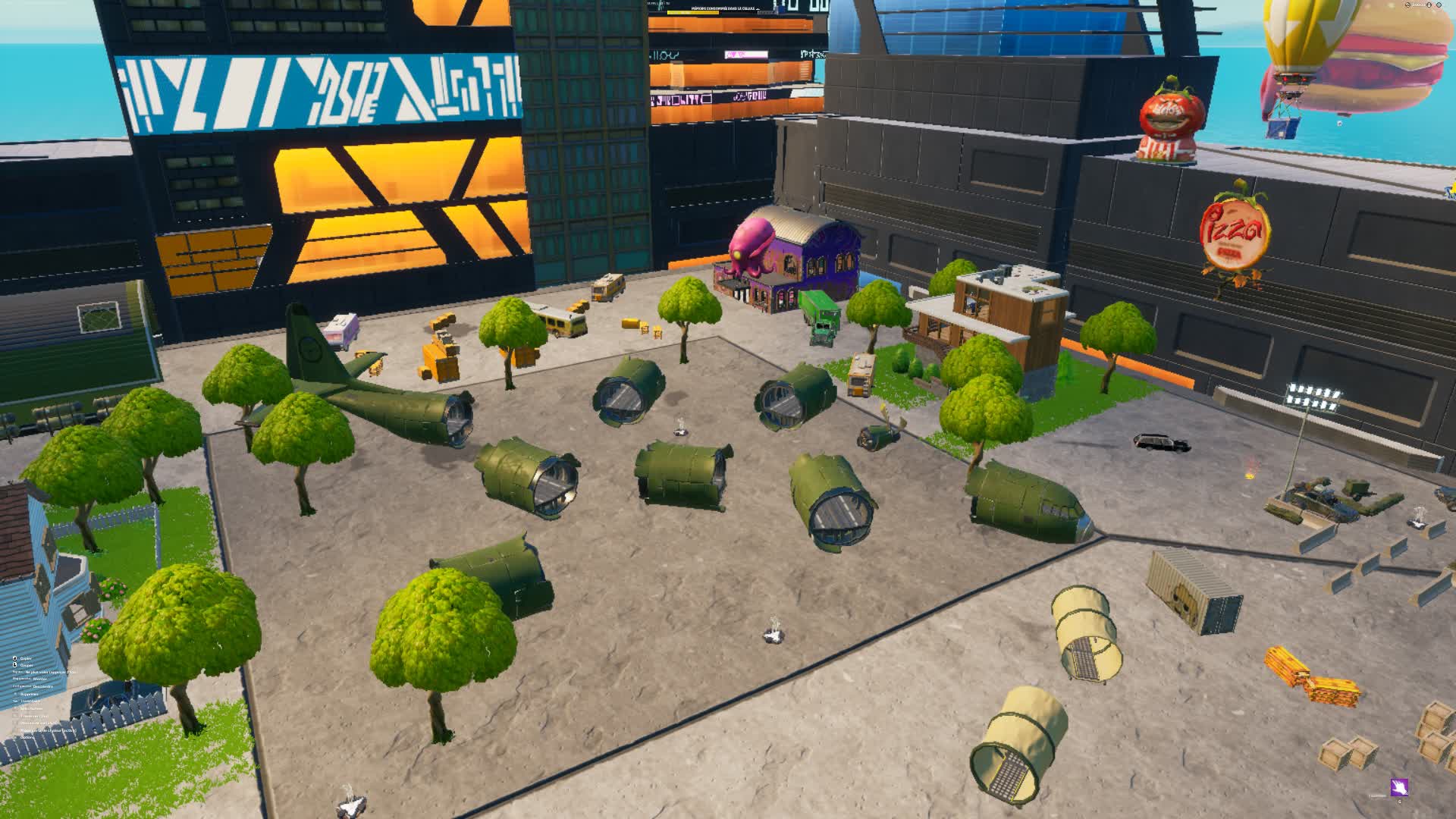Viewport: 1456px width, 819px height.
Task: Click the keybind icon beside Inventaire
Action: (14, 701)
